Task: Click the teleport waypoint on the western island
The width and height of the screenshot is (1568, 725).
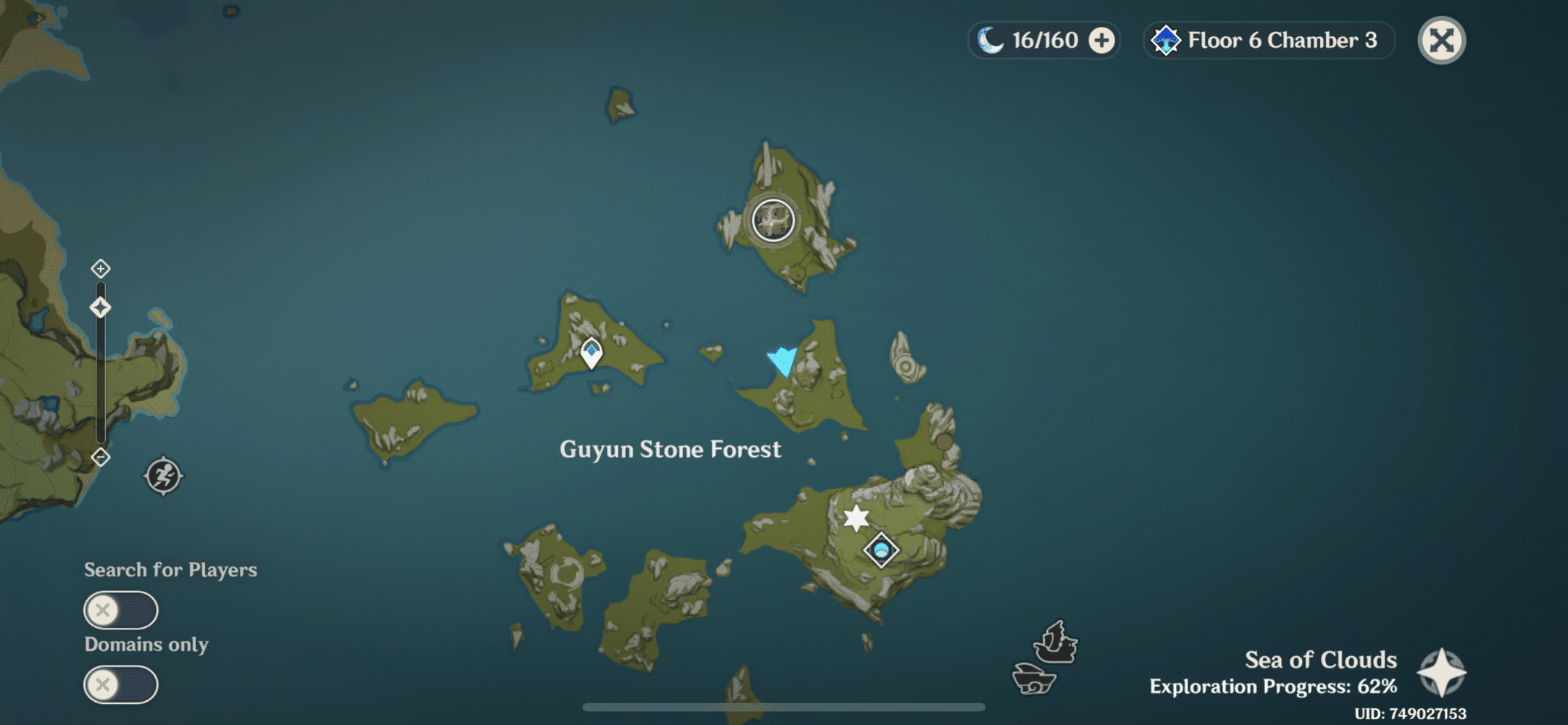Action: click(x=591, y=352)
